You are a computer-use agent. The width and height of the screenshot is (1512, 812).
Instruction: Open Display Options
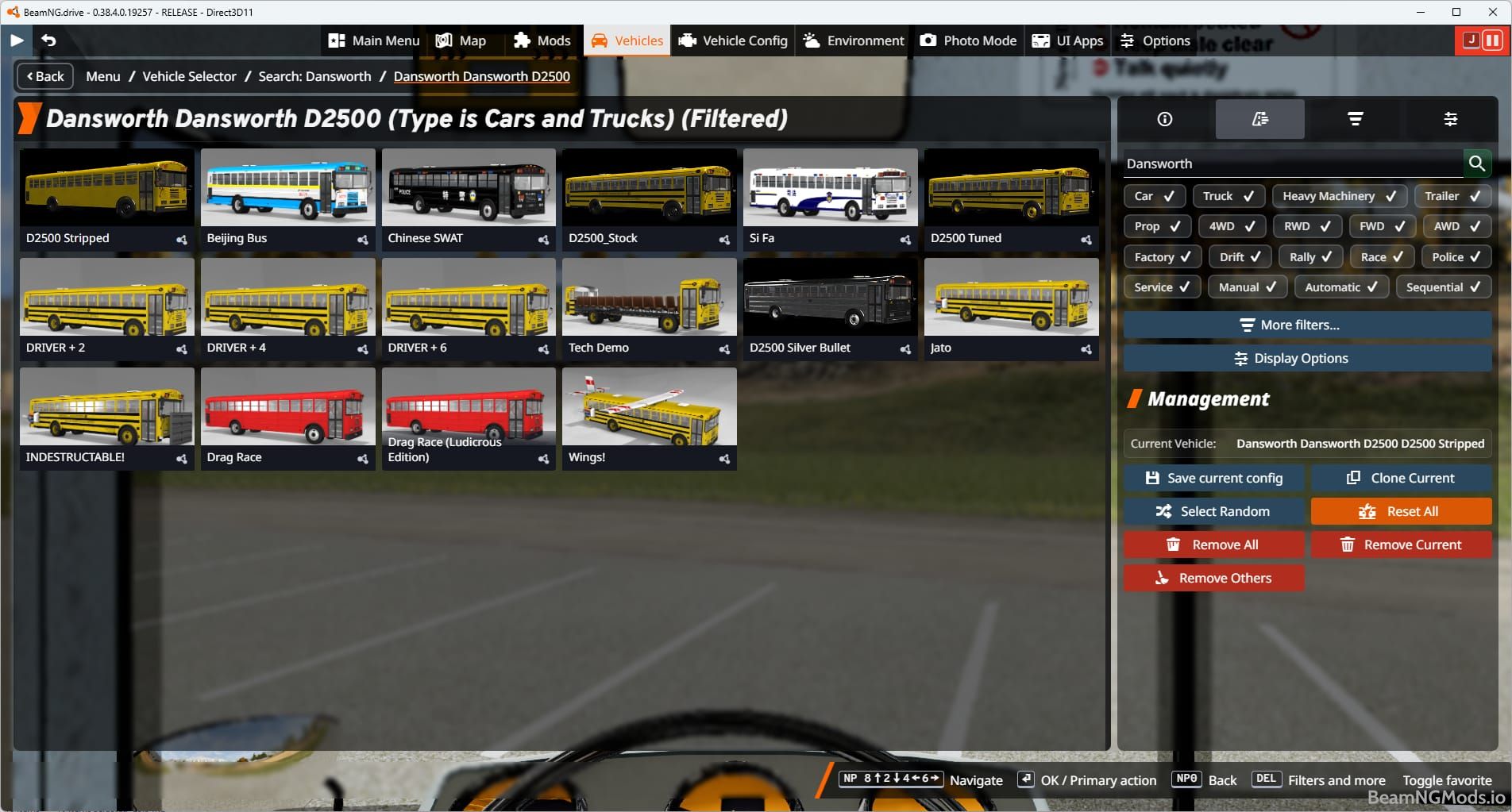pos(1306,358)
